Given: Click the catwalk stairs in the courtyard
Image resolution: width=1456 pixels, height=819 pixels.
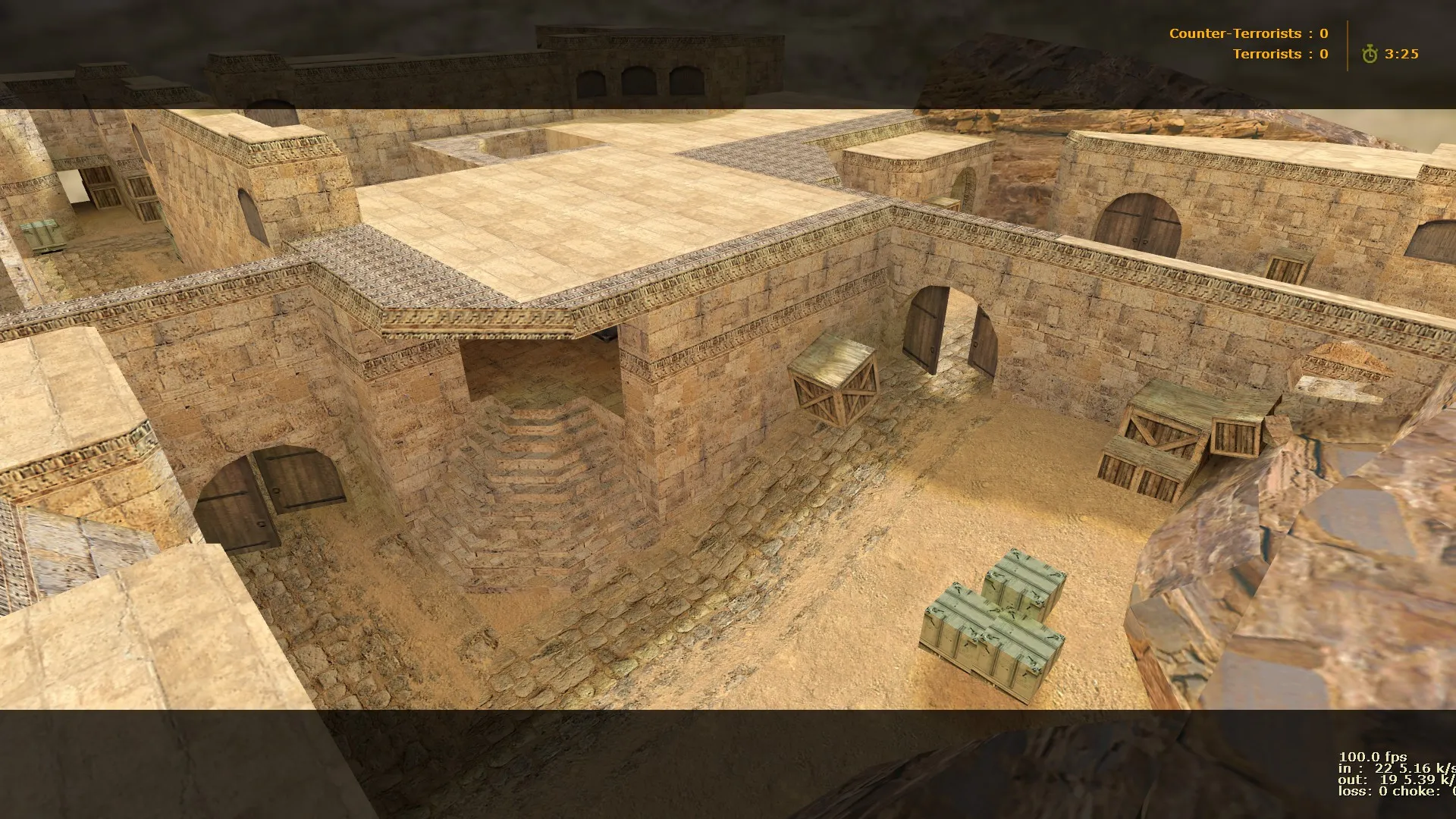Looking at the screenshot, I should click(x=531, y=455).
